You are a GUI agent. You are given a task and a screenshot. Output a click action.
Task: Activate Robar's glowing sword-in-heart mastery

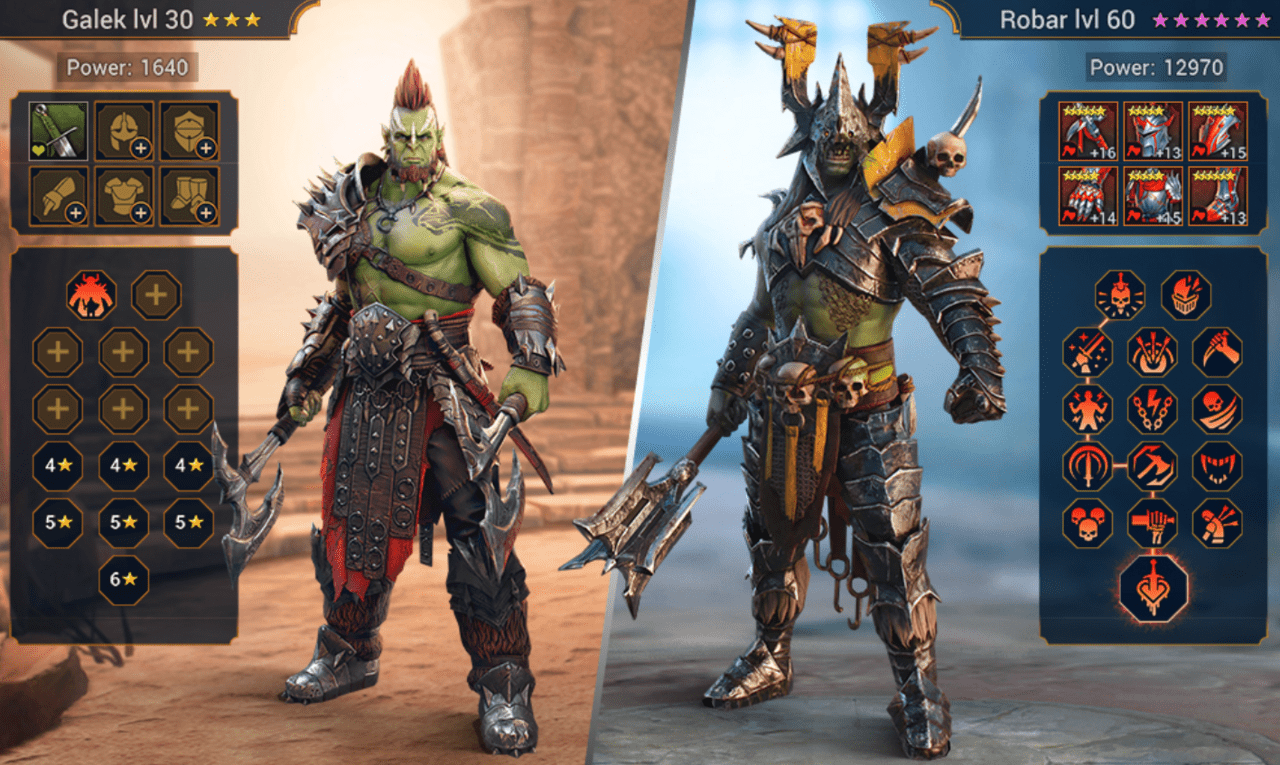tap(1153, 589)
